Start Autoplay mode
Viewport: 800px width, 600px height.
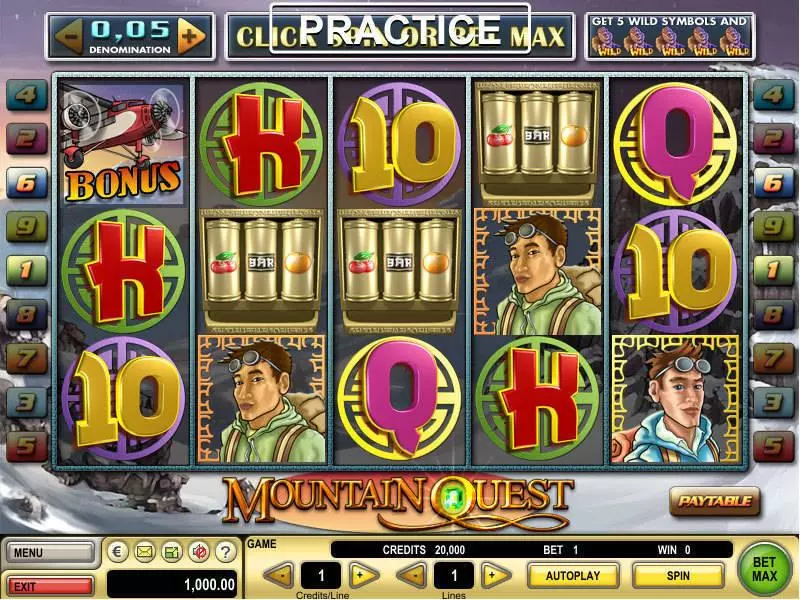click(573, 575)
